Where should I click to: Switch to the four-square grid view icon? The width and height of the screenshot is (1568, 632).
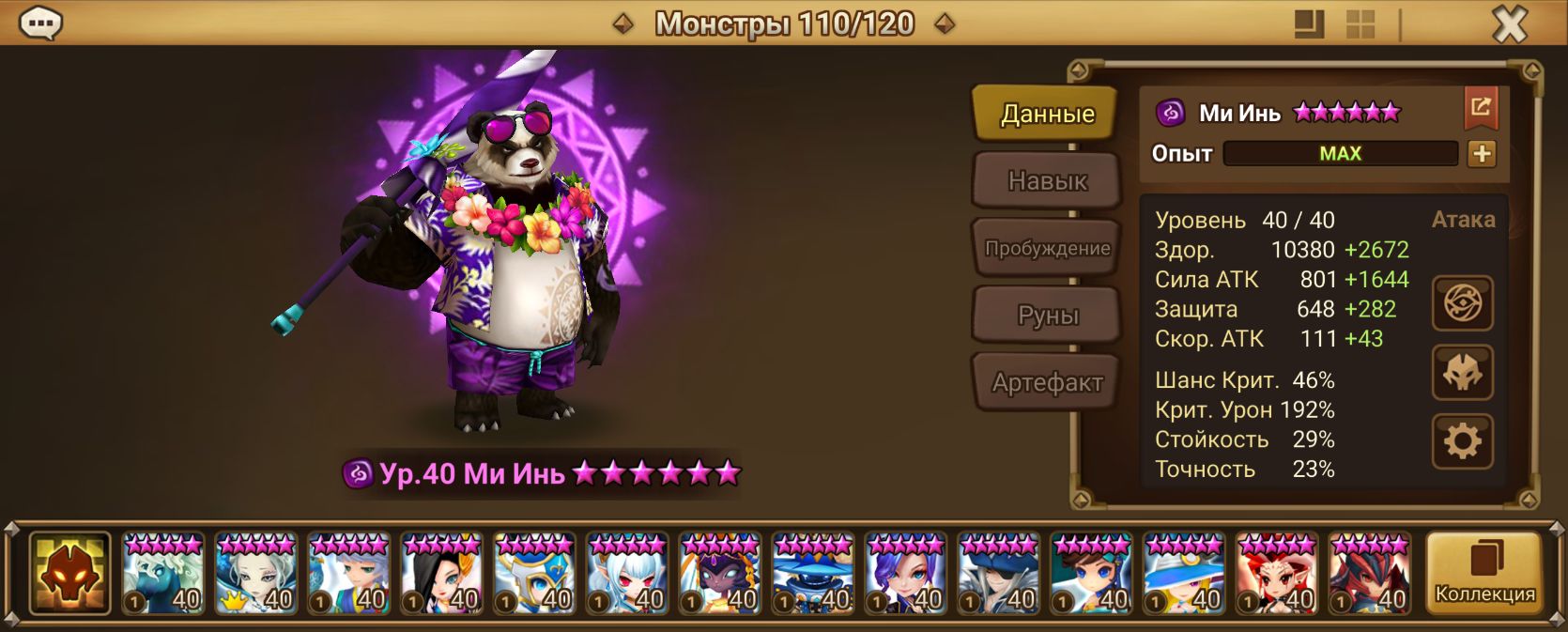(1360, 24)
